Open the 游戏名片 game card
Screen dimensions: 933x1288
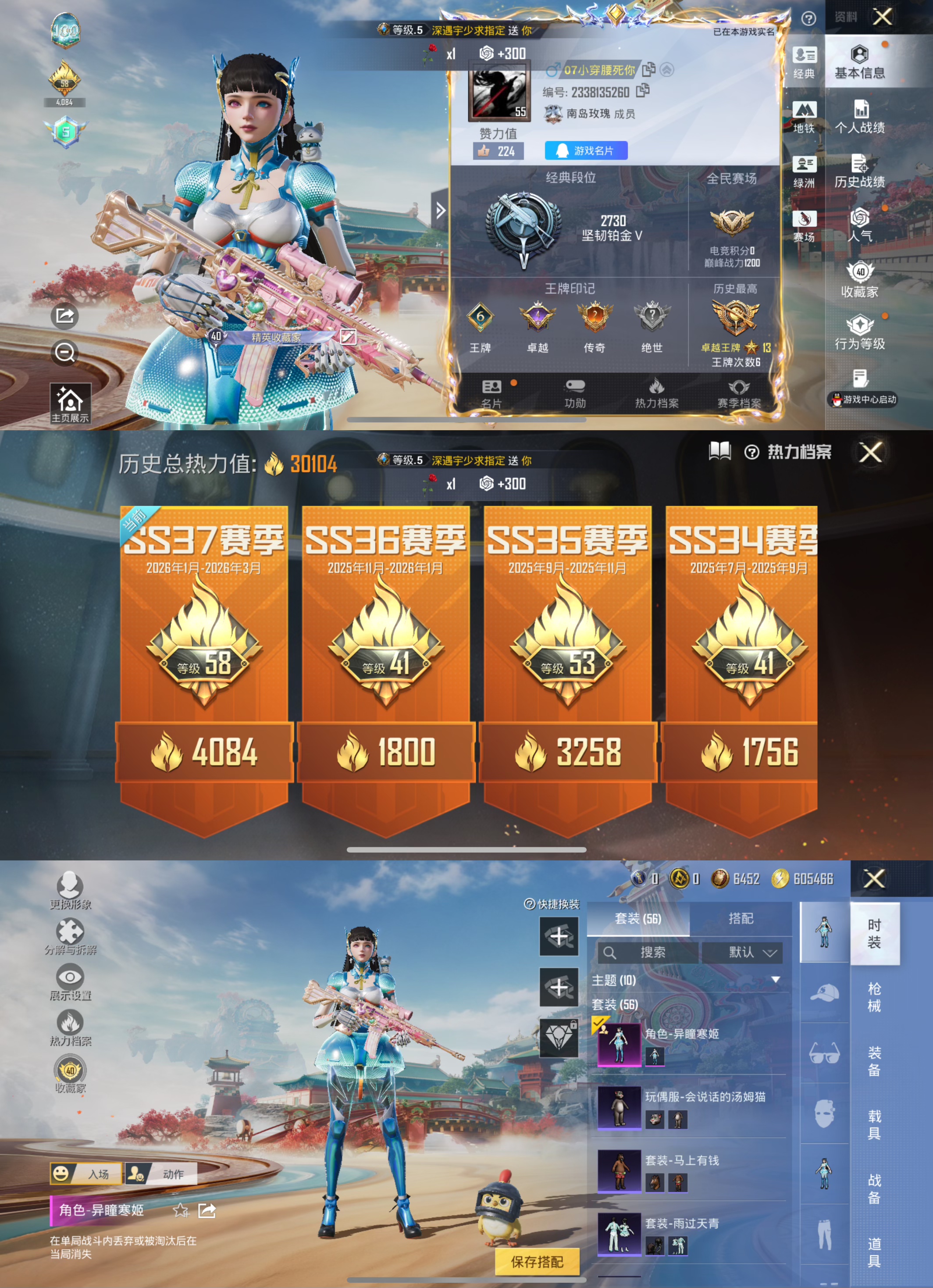(x=586, y=150)
